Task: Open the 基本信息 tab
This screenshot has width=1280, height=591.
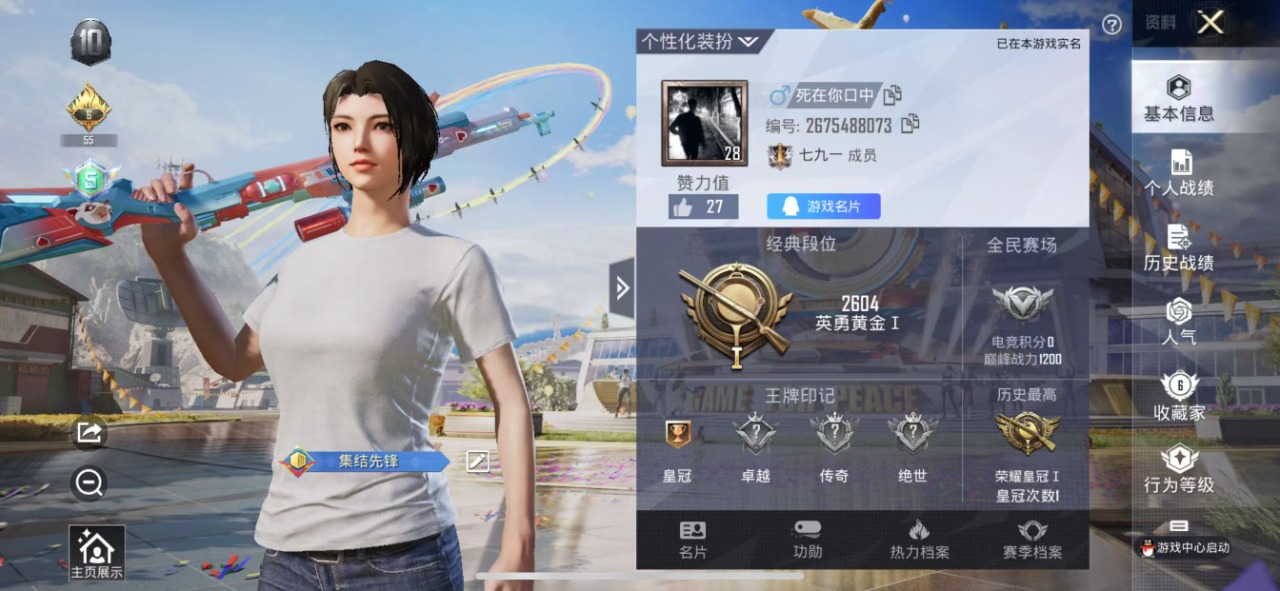Action: [1179, 98]
